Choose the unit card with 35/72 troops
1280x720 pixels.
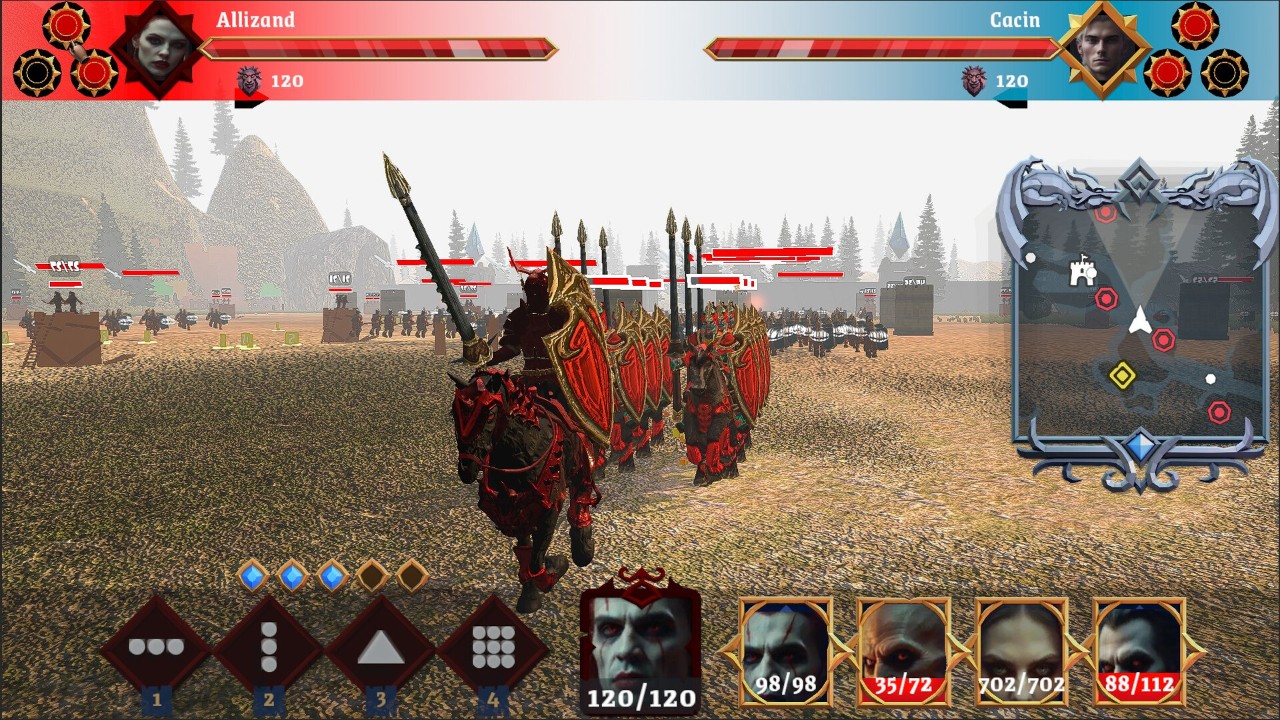click(x=903, y=650)
